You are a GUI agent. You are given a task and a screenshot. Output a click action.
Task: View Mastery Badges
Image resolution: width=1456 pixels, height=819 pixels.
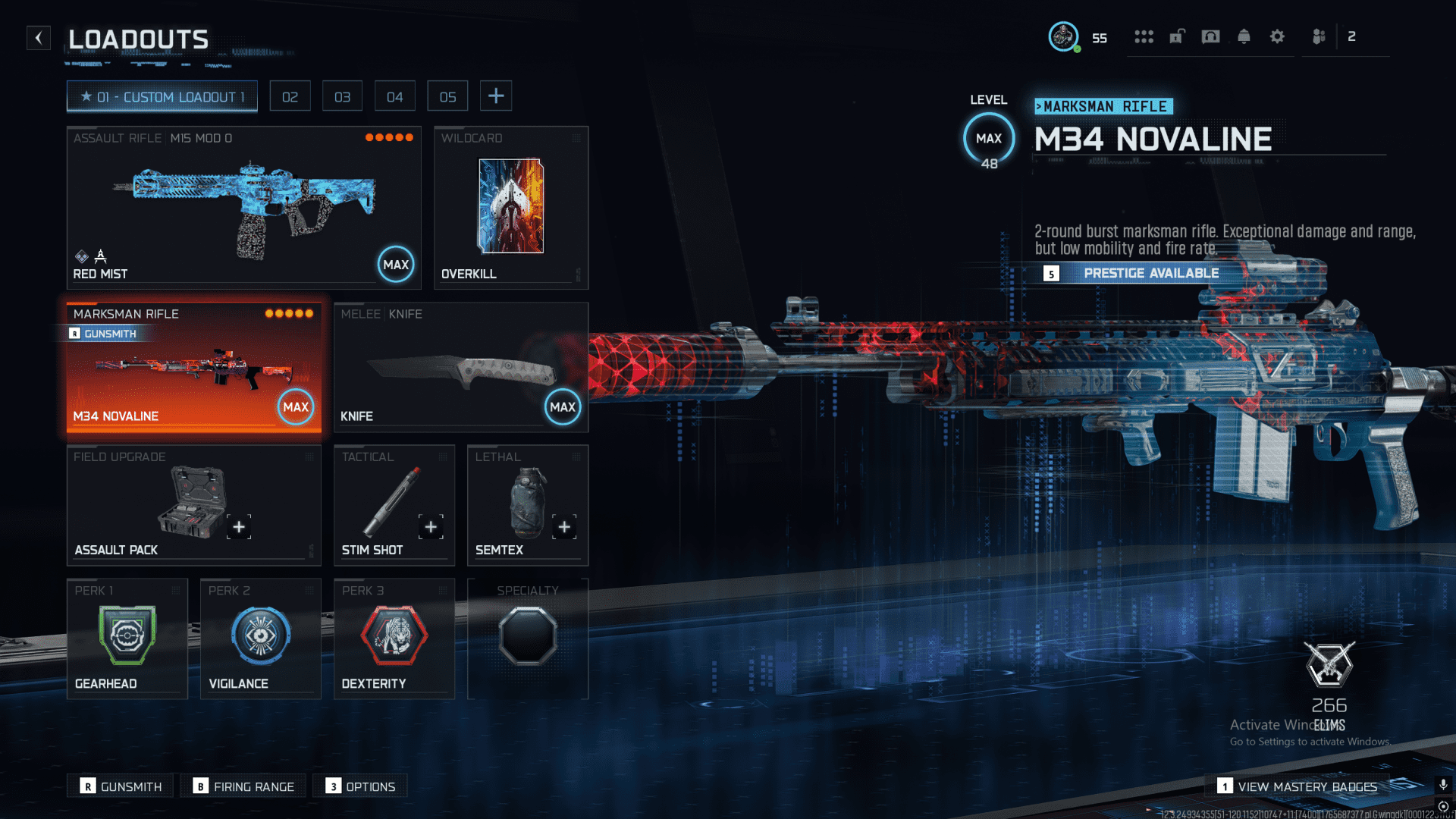pos(1298,786)
